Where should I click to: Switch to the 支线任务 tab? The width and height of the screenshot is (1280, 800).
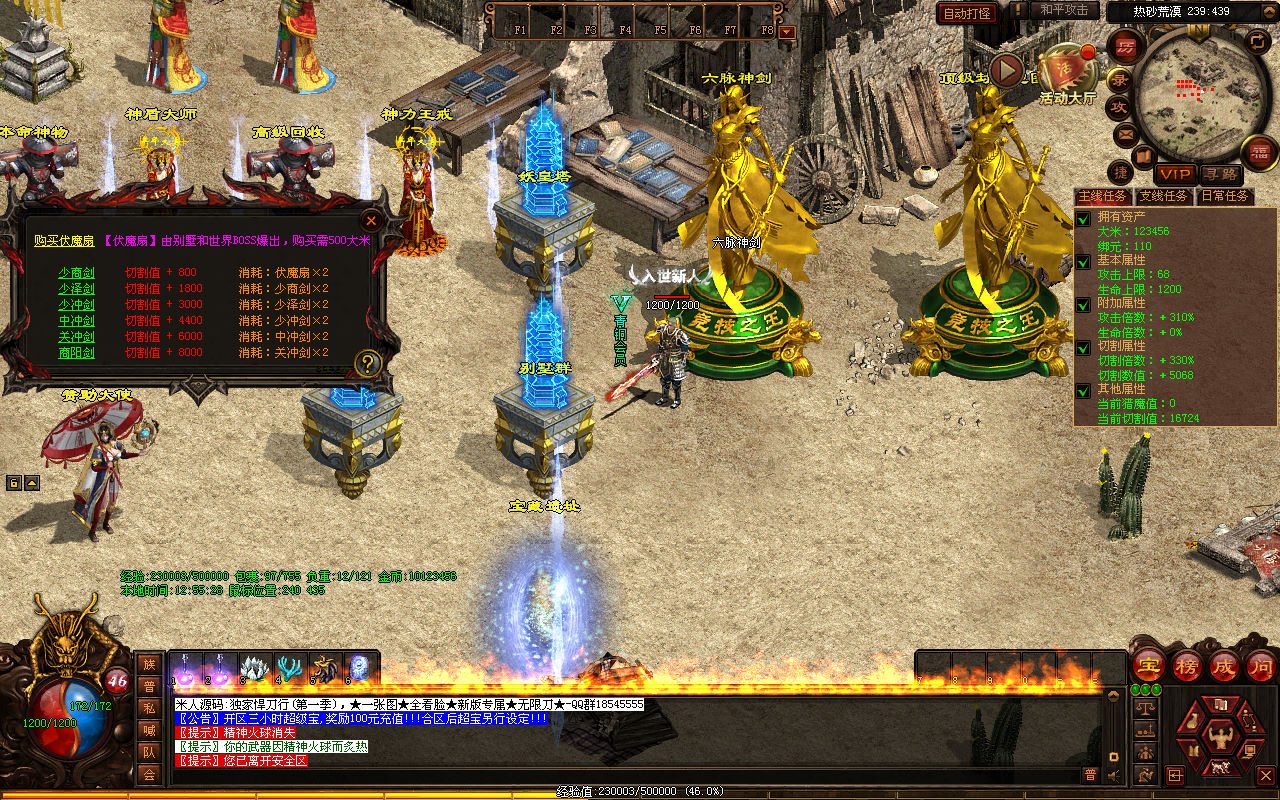(x=1165, y=196)
